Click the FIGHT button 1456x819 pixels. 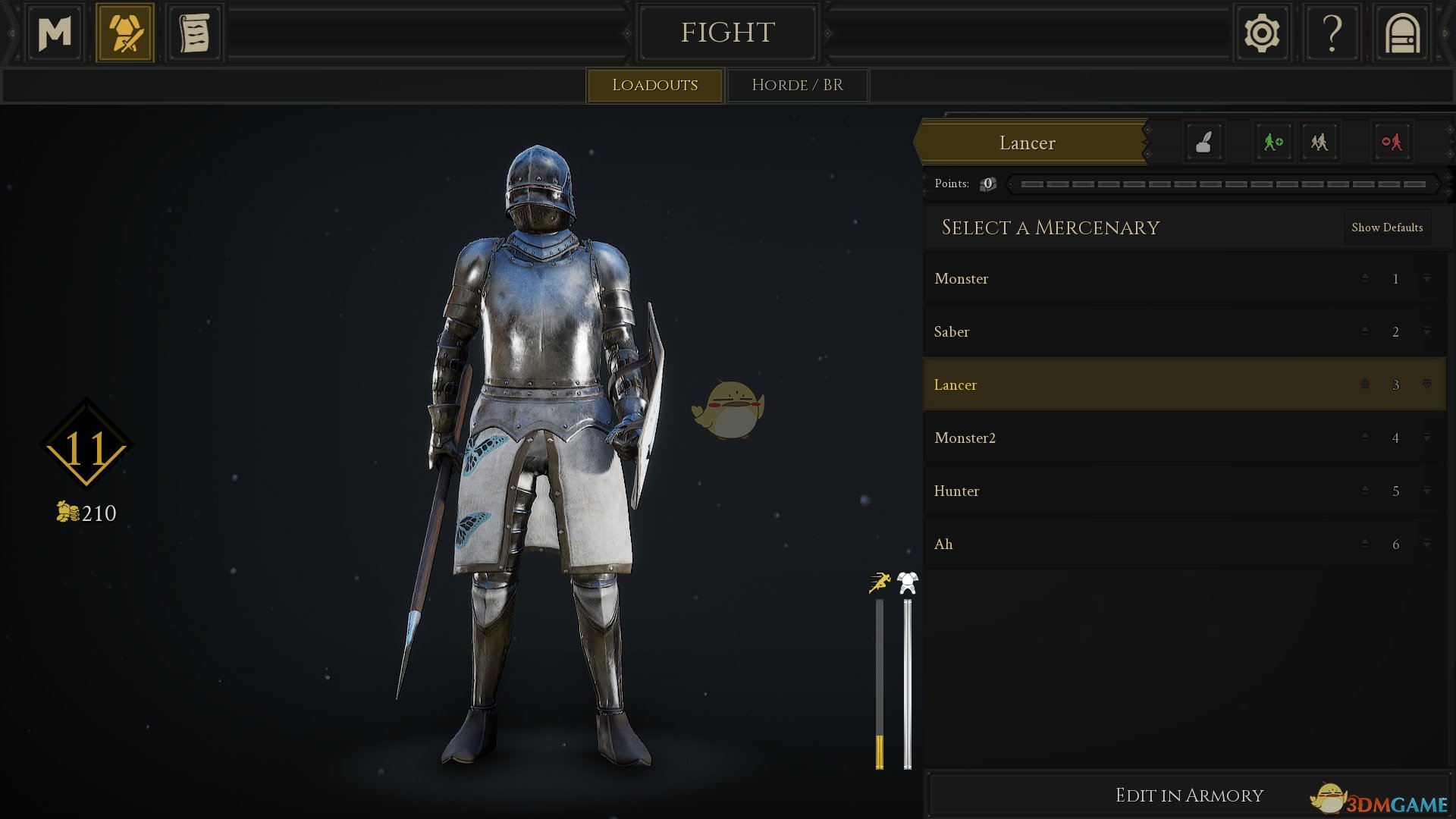point(727,33)
